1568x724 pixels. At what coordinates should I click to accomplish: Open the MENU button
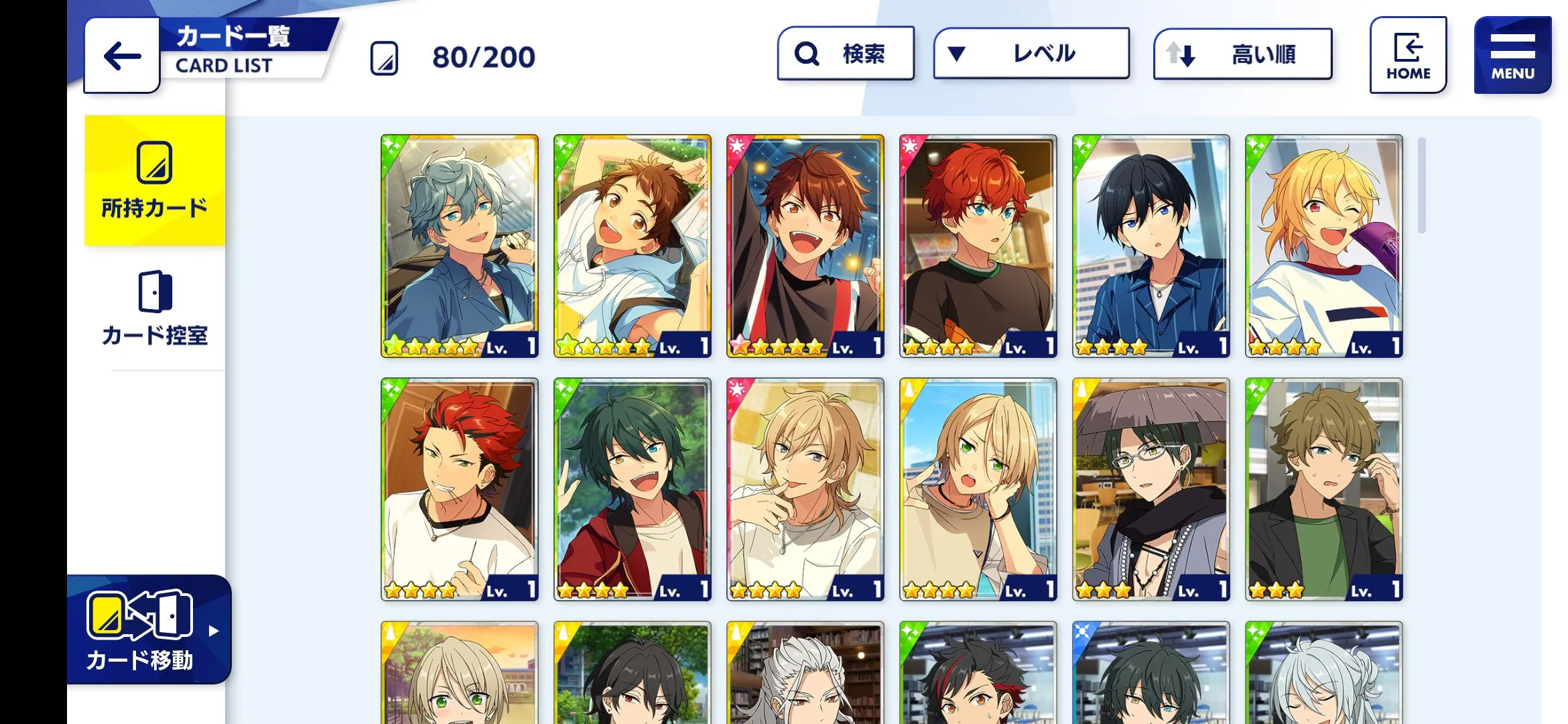(x=1512, y=55)
